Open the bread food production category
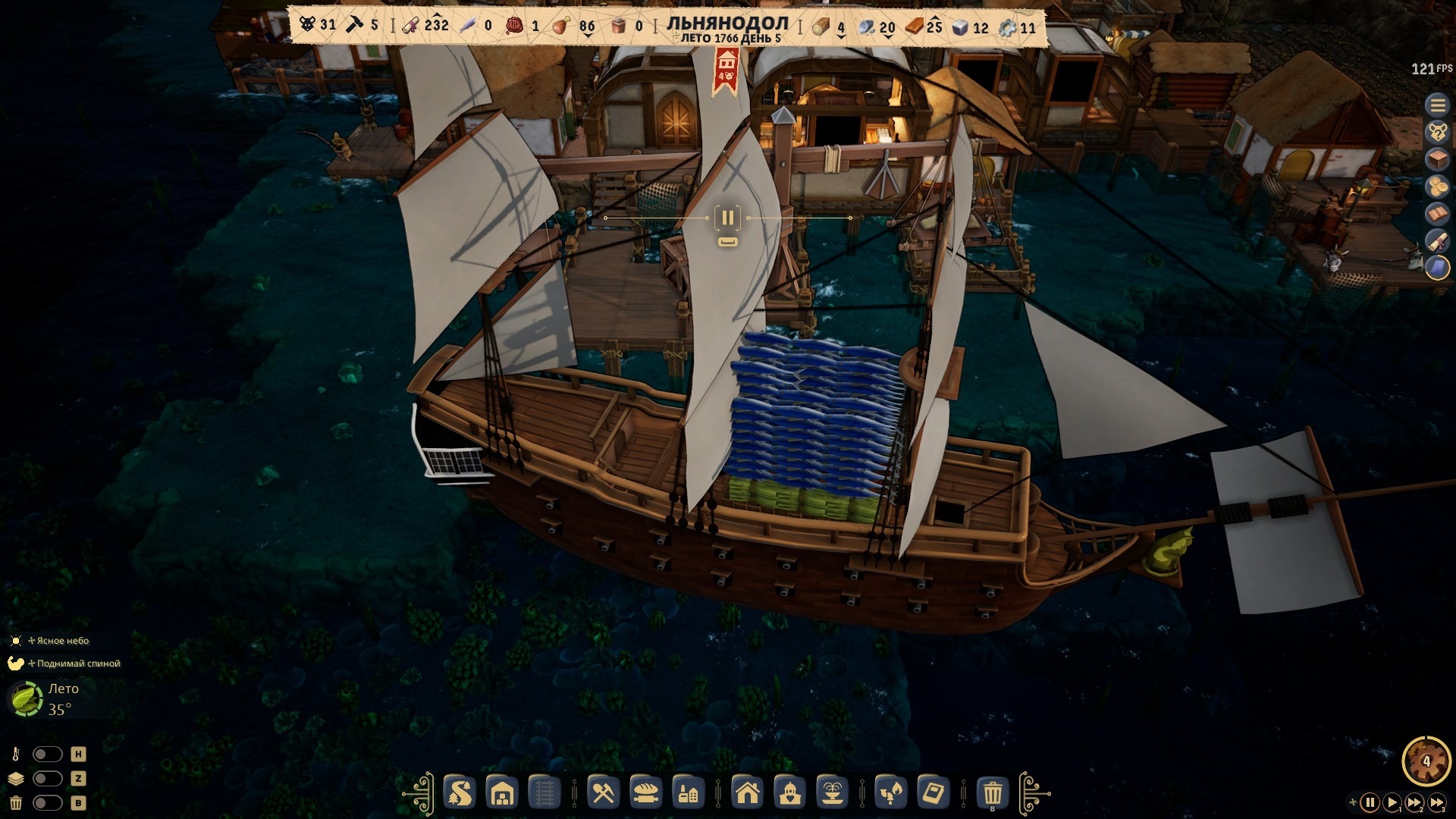This screenshot has width=1456, height=819. (646, 793)
